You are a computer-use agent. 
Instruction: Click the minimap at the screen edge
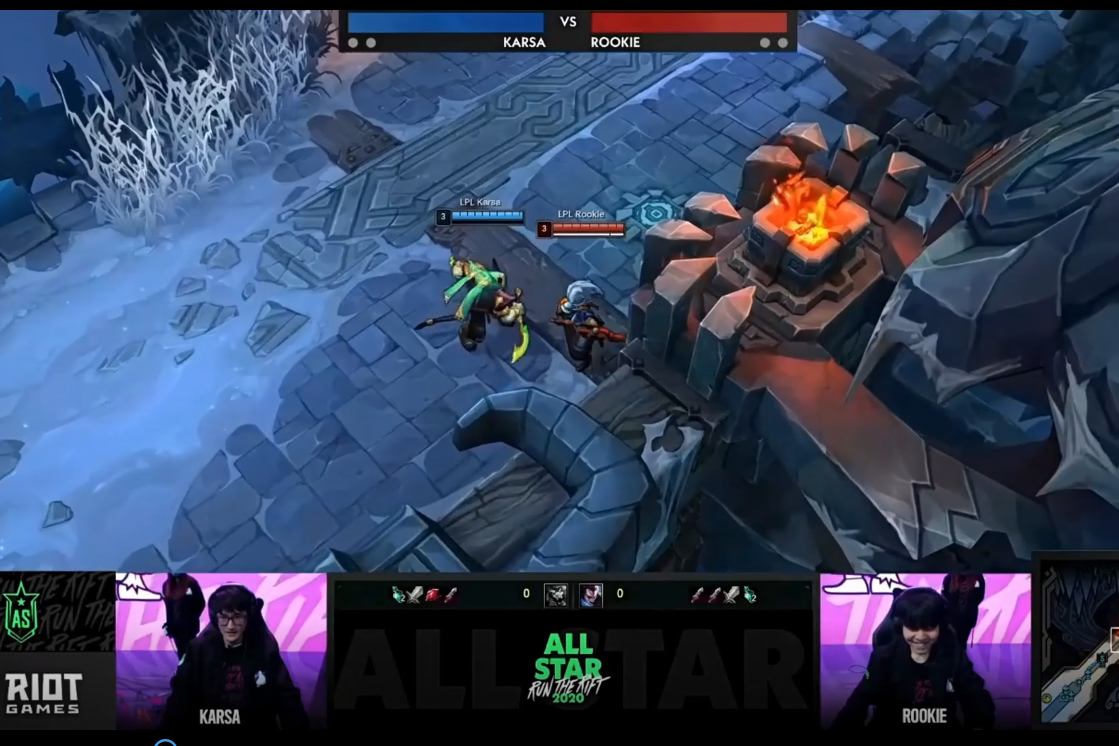pos(1080,641)
